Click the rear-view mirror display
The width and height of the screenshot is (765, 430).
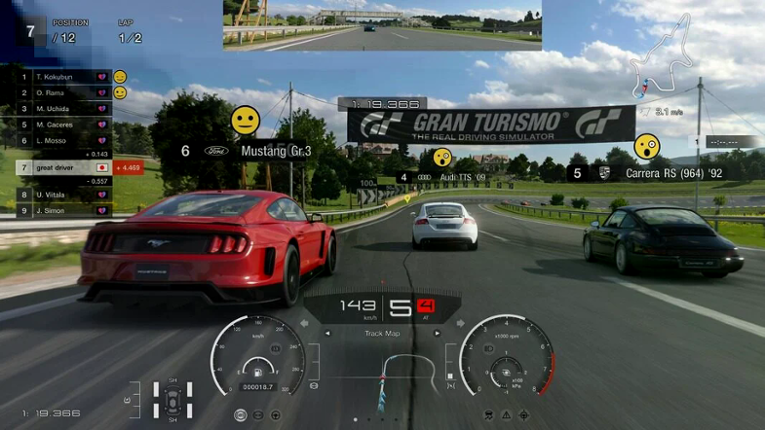click(x=382, y=25)
